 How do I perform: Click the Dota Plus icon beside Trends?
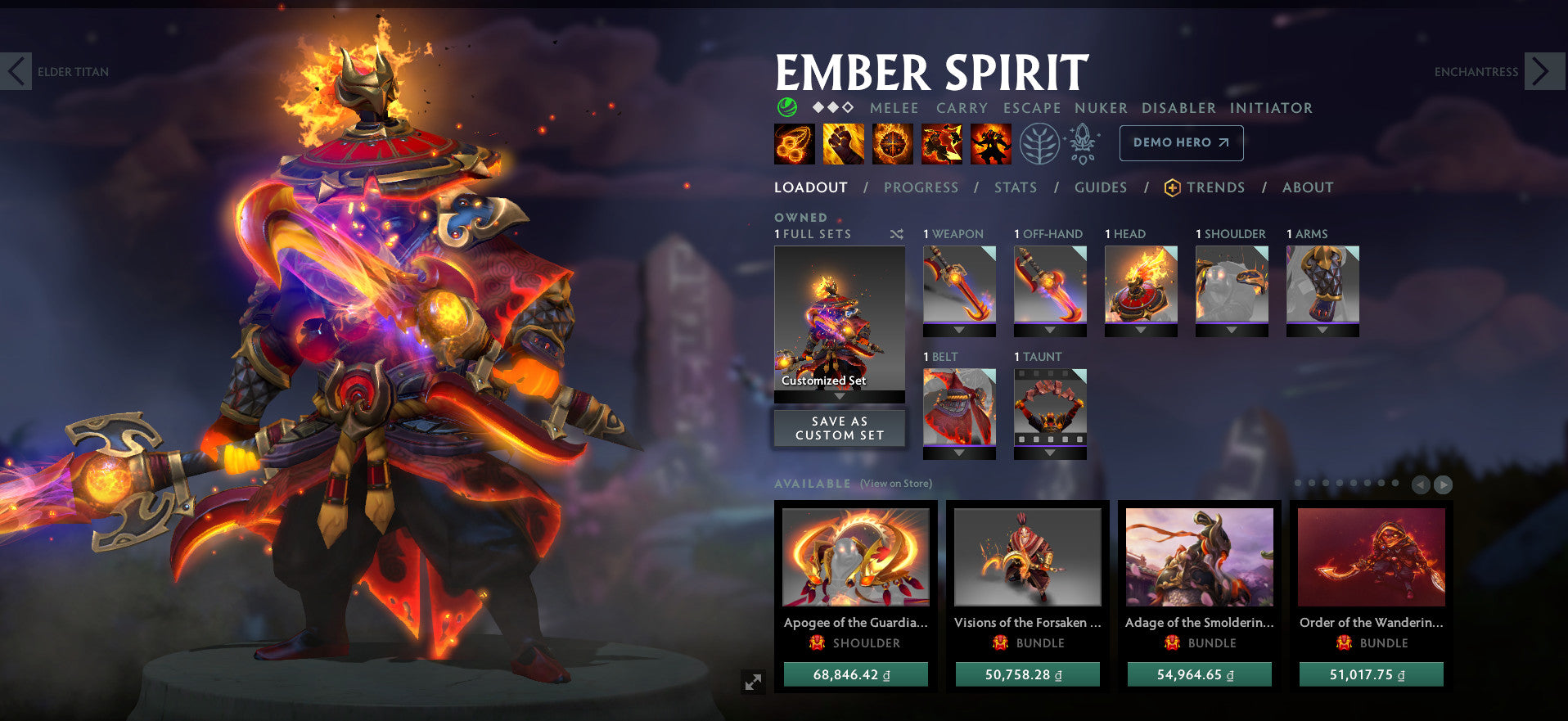click(x=1172, y=187)
